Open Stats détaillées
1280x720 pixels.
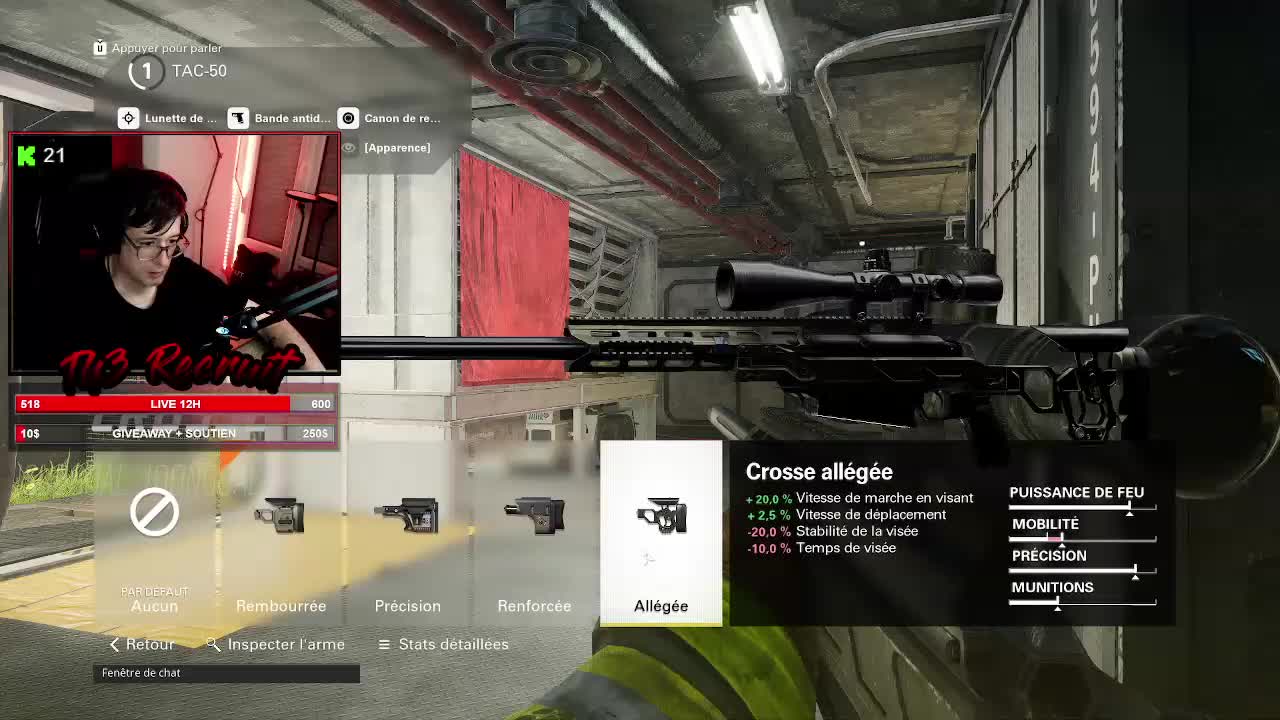pos(443,644)
